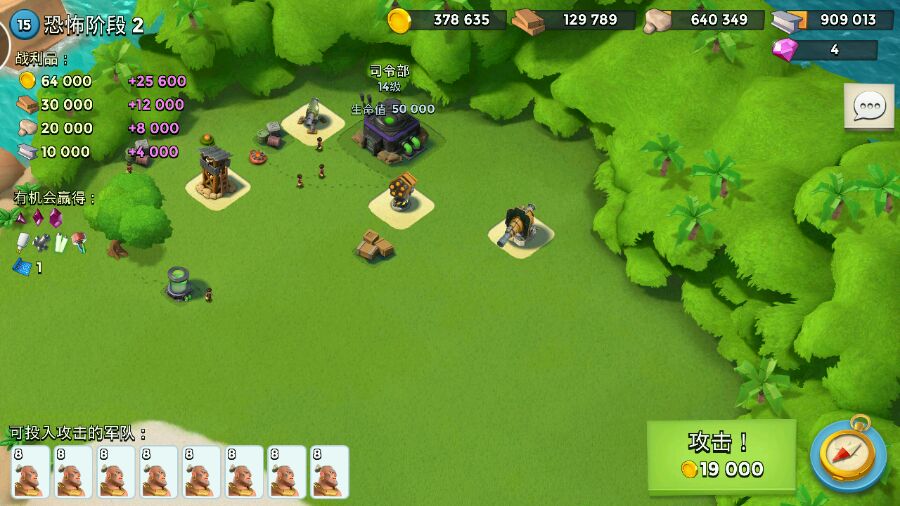The width and height of the screenshot is (900, 506).
Task: Open the chat speech bubble
Action: coord(868,106)
